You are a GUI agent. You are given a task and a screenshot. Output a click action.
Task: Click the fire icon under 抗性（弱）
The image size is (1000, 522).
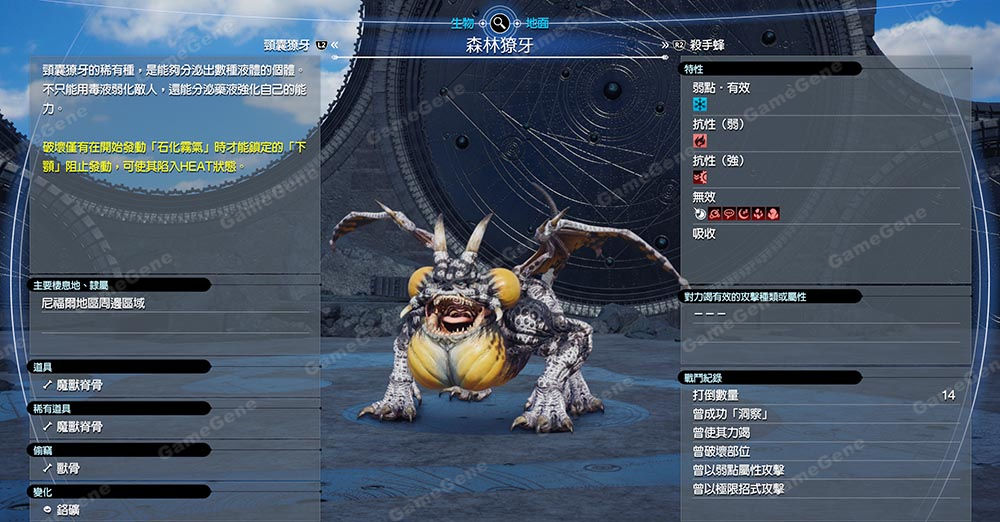700,141
